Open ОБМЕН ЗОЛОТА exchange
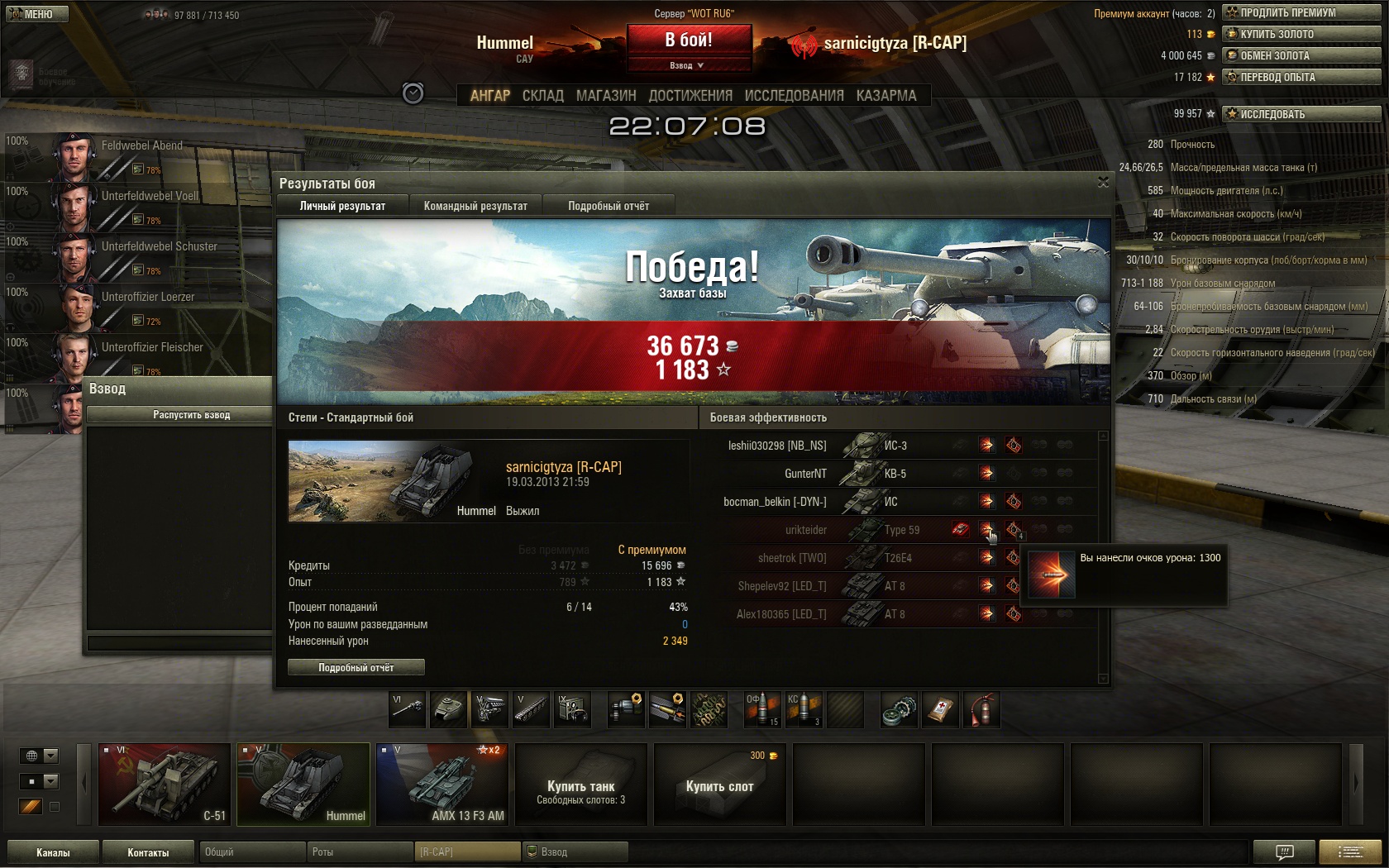 1301,55
